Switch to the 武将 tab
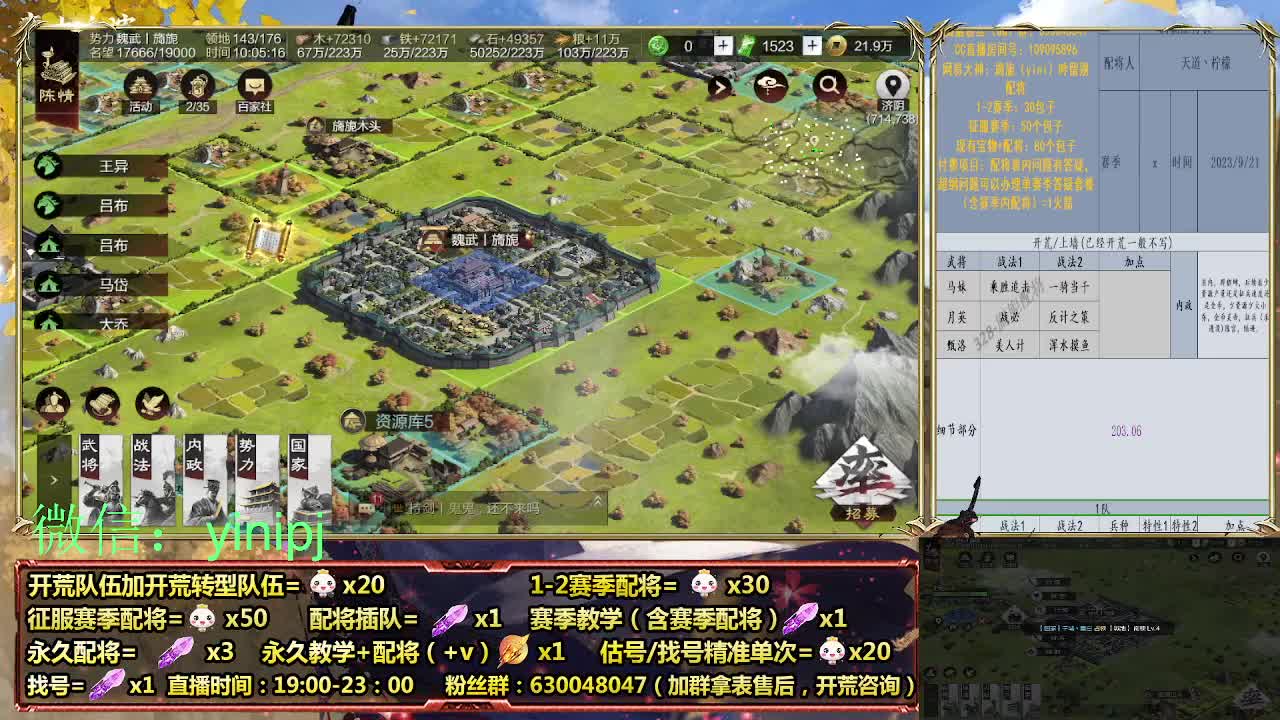 click(90, 460)
